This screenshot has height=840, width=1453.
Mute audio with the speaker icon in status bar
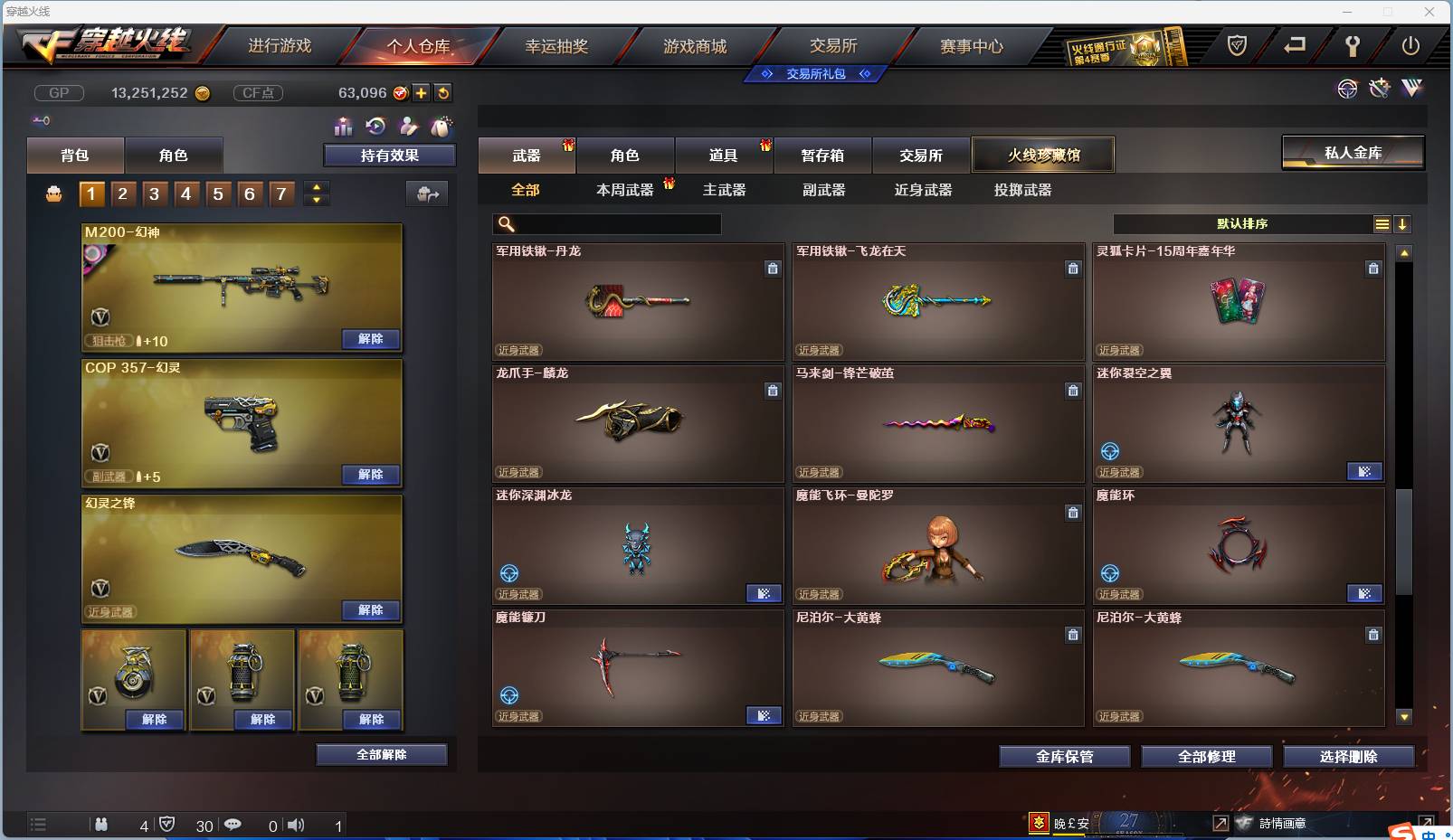coord(296,825)
